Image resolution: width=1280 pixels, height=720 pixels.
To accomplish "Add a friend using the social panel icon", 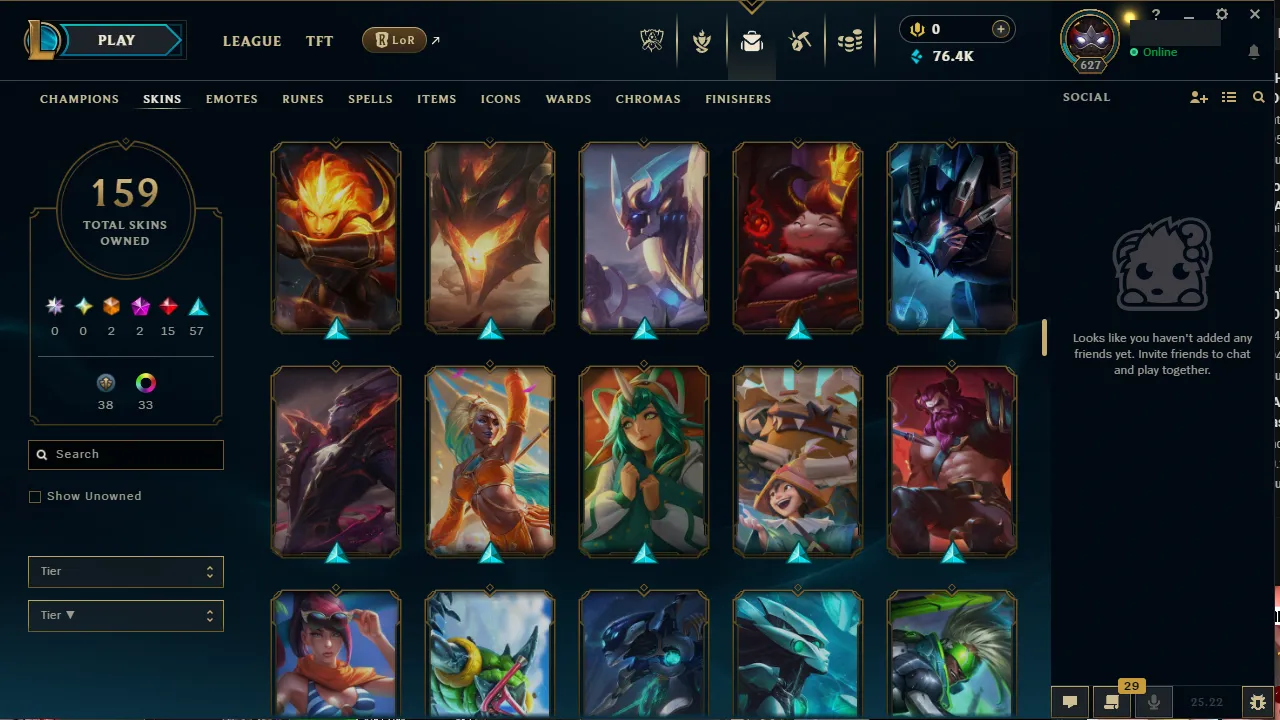I will (1198, 97).
